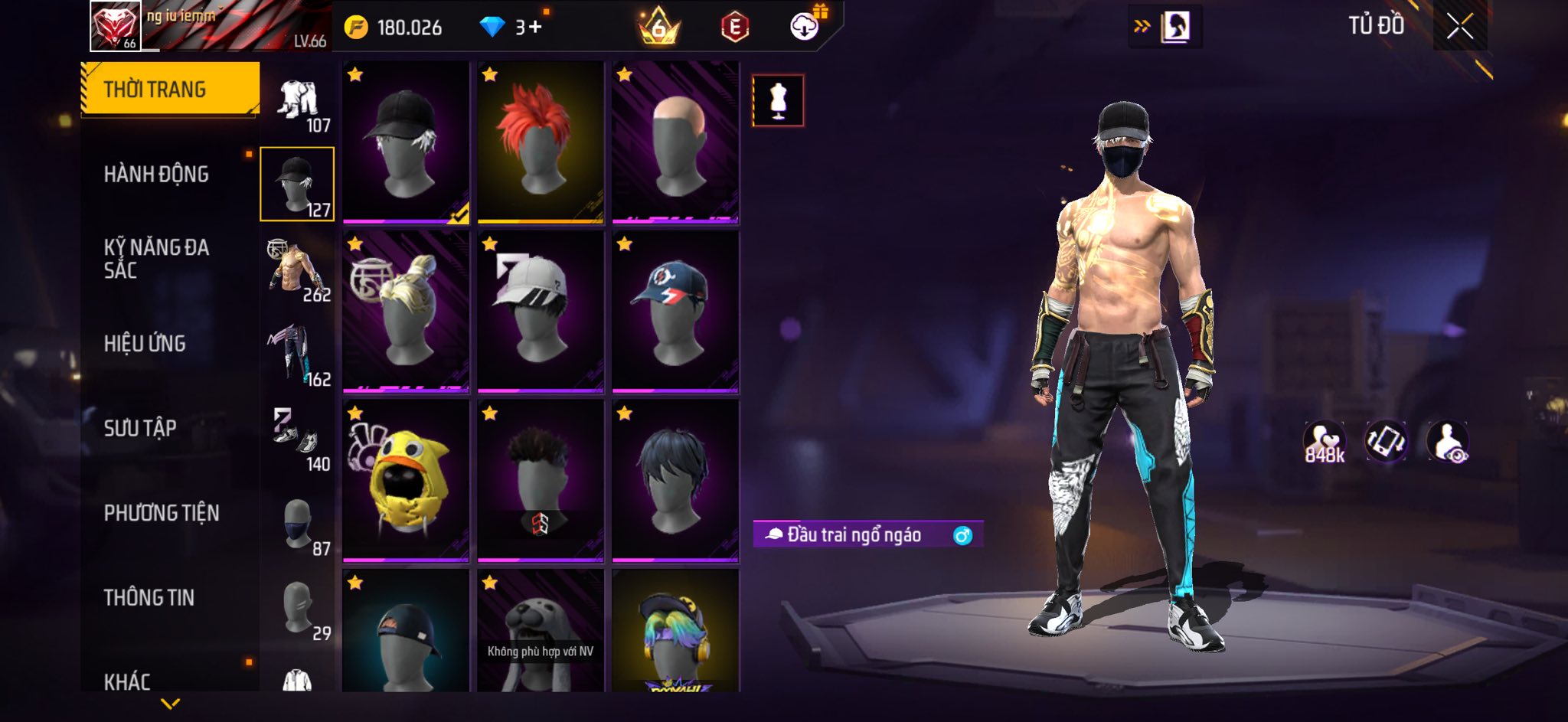This screenshot has width=1568, height=722.
Task: Choose the red spiky hair item
Action: click(540, 142)
